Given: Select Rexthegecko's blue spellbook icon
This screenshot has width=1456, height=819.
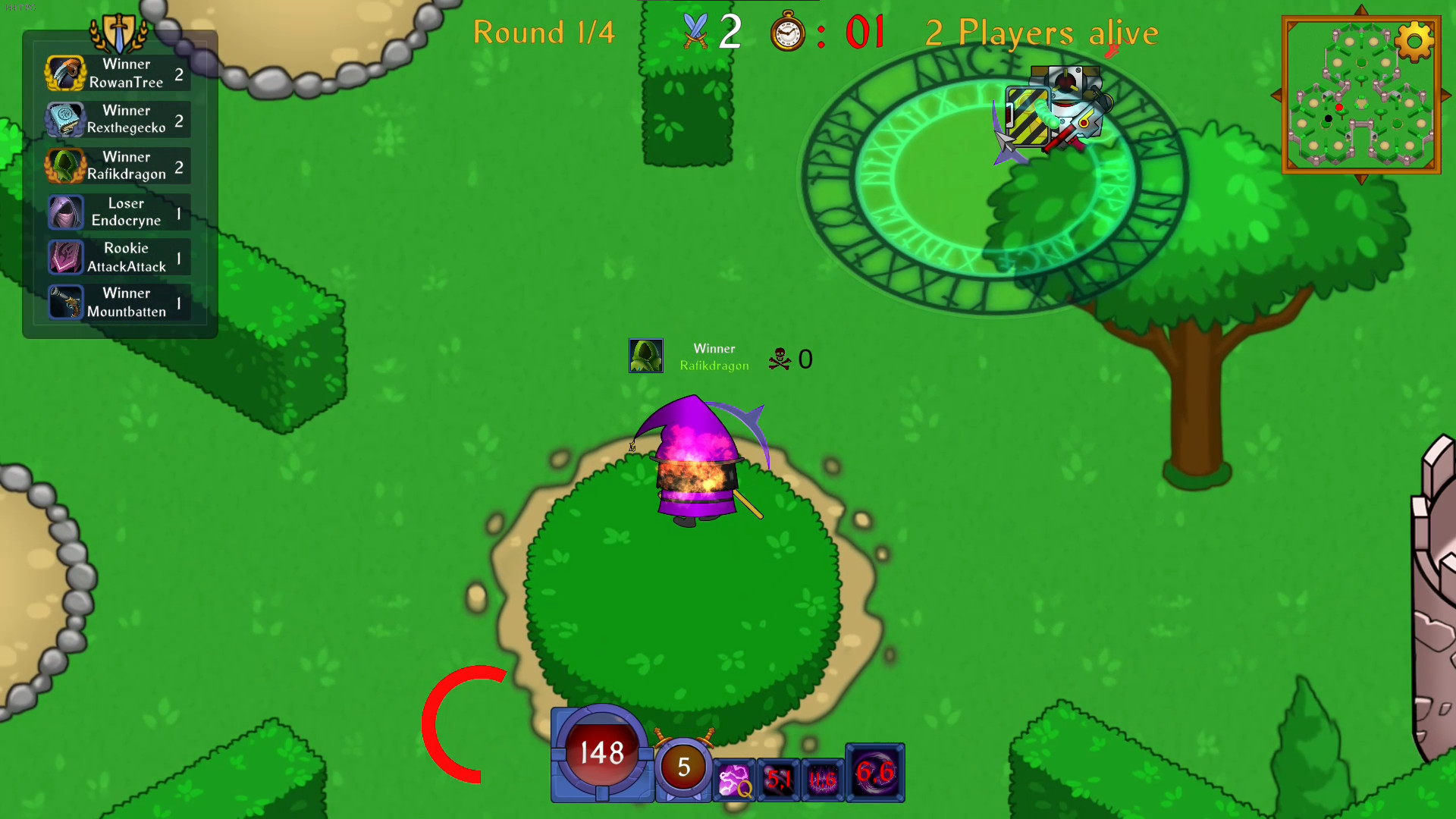Looking at the screenshot, I should click(65, 120).
